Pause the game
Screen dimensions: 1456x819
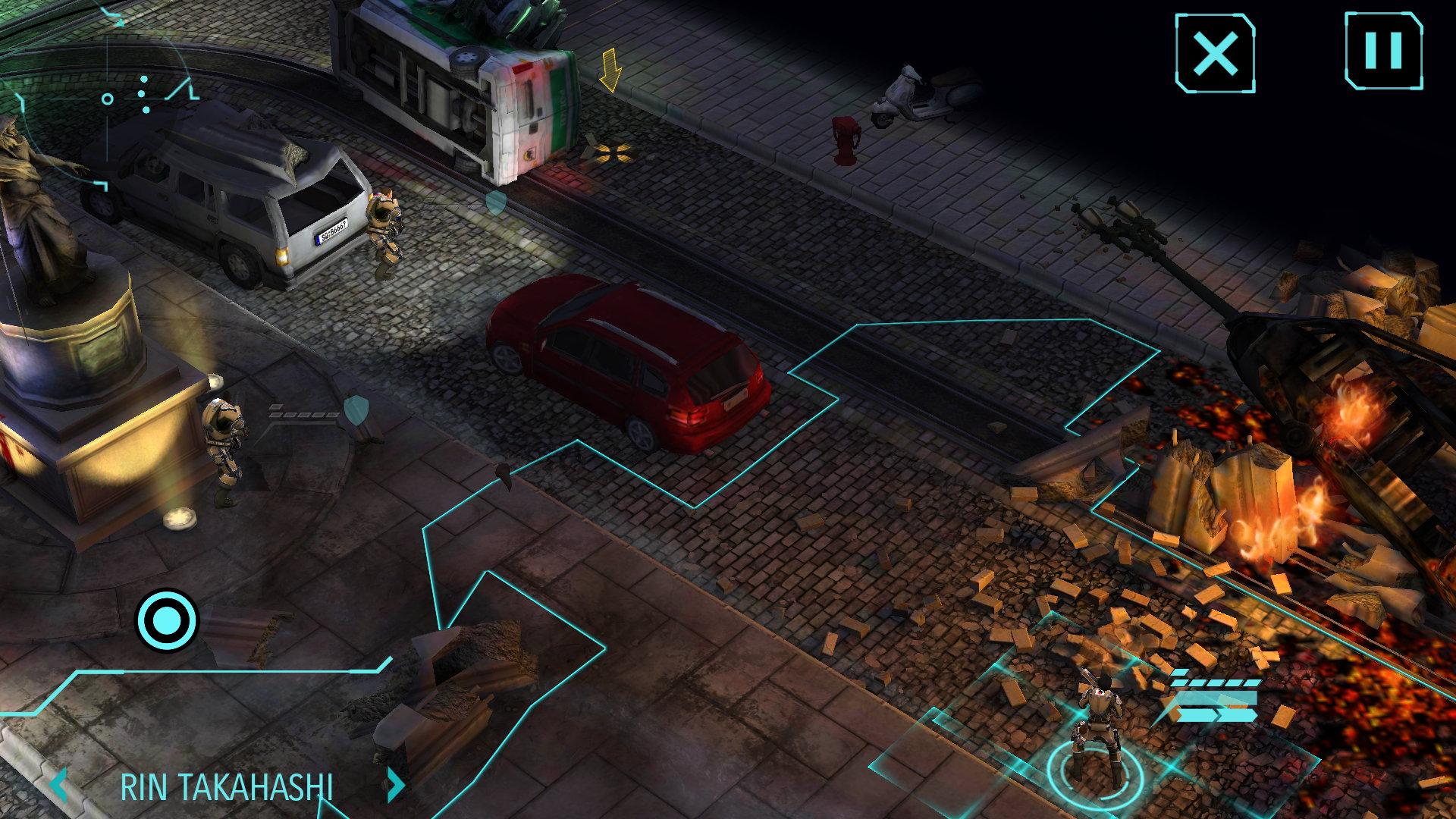pyautogui.click(x=1383, y=51)
